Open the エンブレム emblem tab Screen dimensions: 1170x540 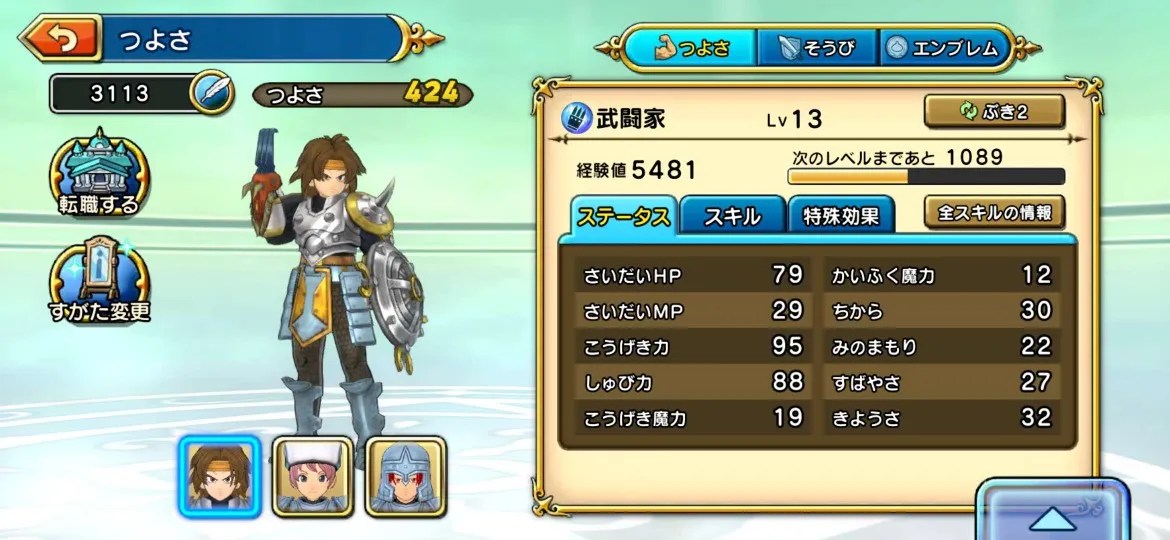(946, 48)
